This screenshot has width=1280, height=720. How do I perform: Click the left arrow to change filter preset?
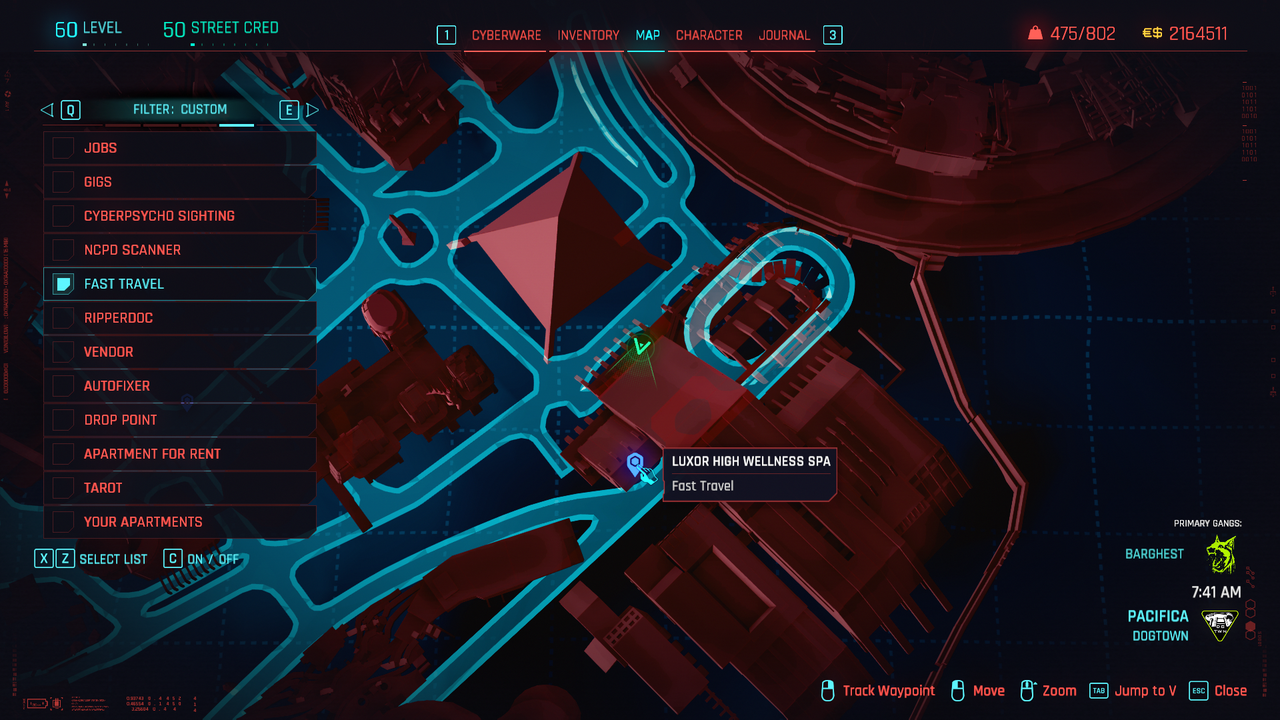click(47, 110)
